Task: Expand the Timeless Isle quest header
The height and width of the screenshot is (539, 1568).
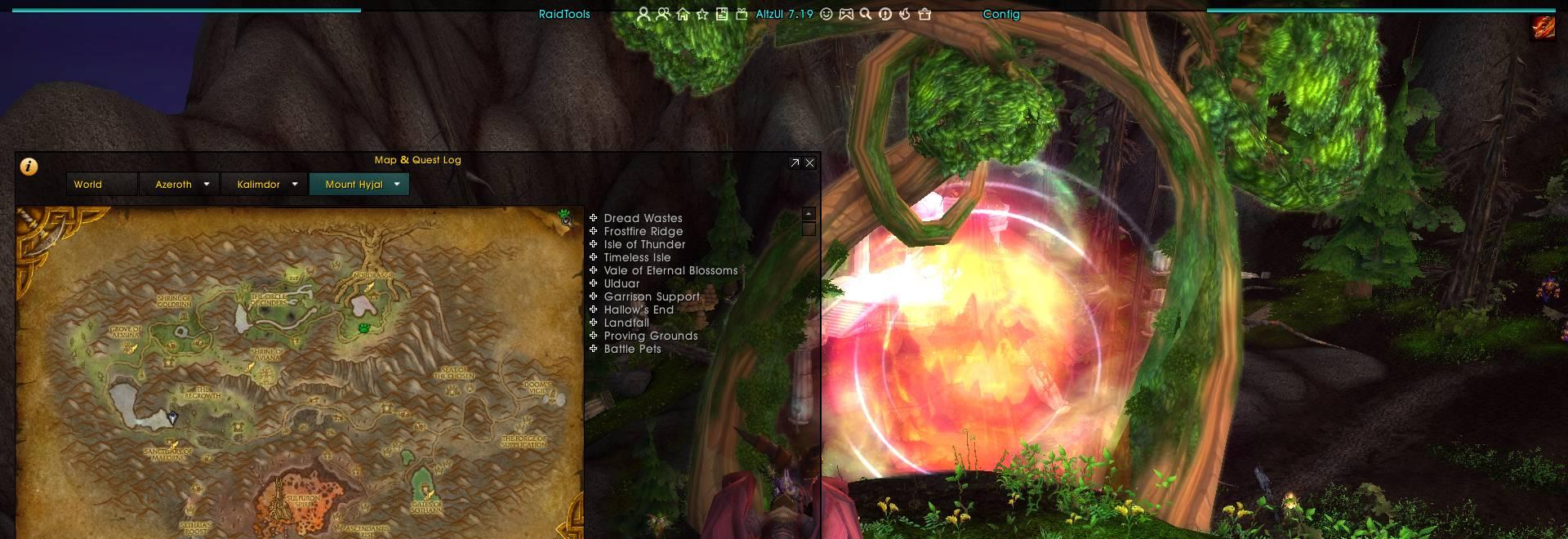Action: coord(594,257)
